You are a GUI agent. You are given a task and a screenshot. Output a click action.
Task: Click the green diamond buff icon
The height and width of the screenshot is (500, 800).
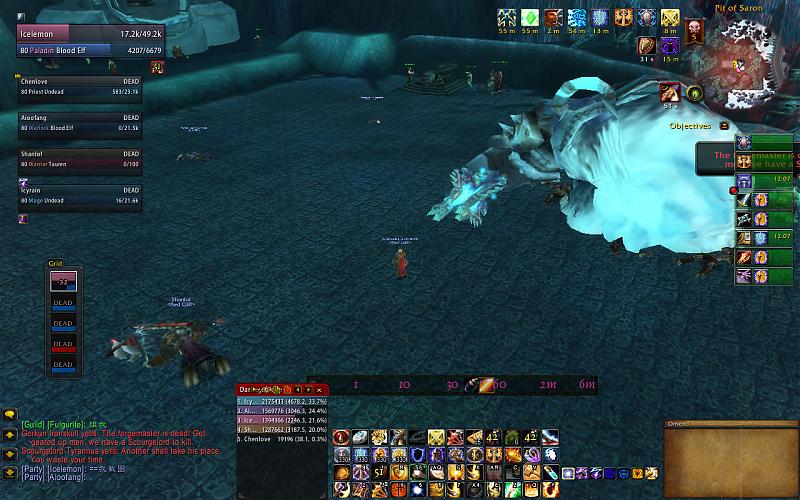[x=530, y=17]
